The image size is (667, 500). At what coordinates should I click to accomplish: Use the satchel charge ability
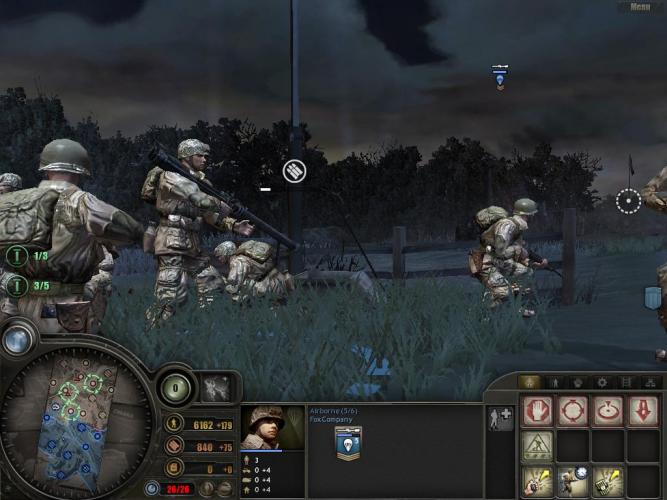click(608, 481)
